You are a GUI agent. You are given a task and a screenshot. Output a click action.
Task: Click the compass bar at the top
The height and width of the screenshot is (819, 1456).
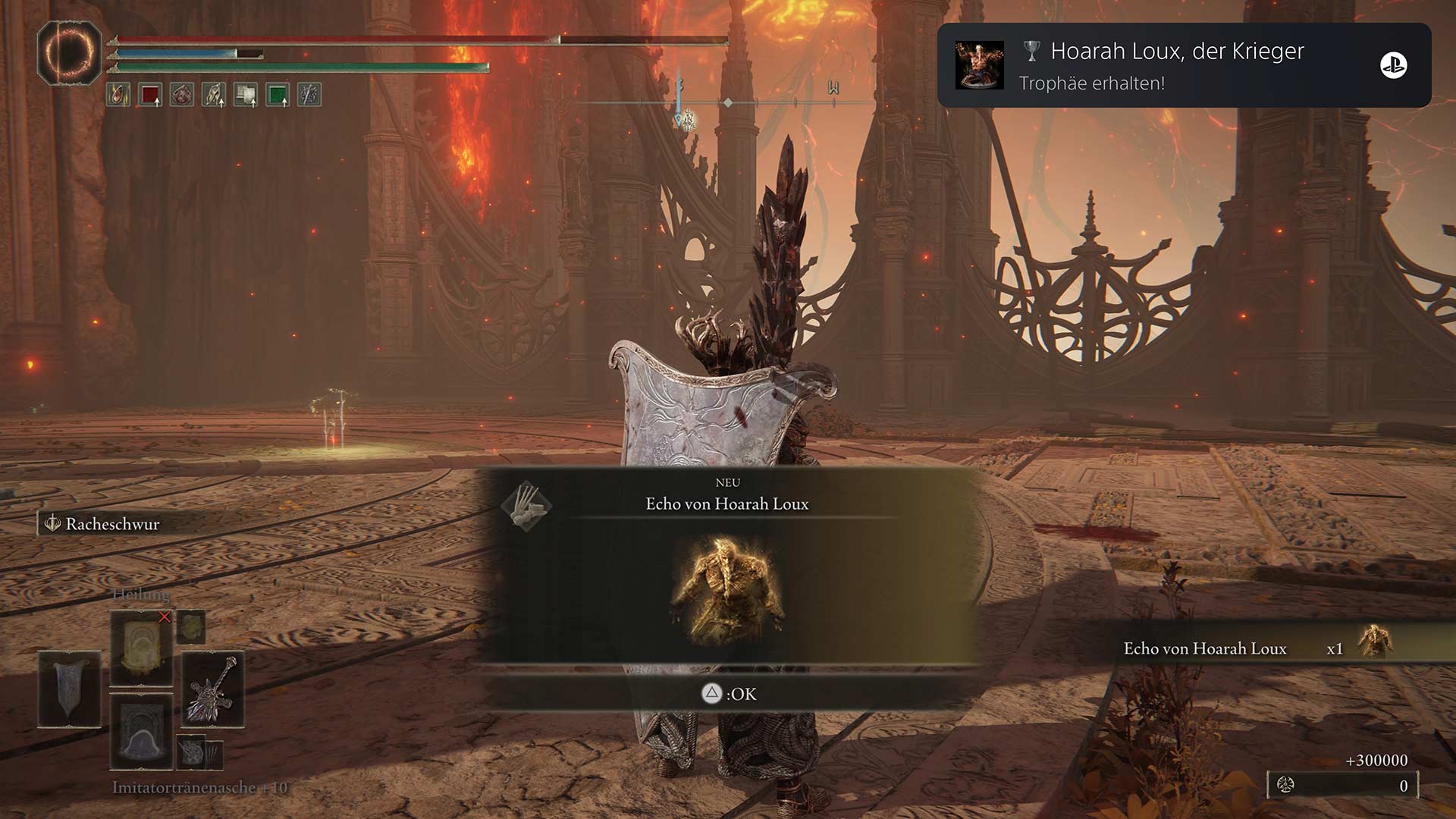pos(726,102)
